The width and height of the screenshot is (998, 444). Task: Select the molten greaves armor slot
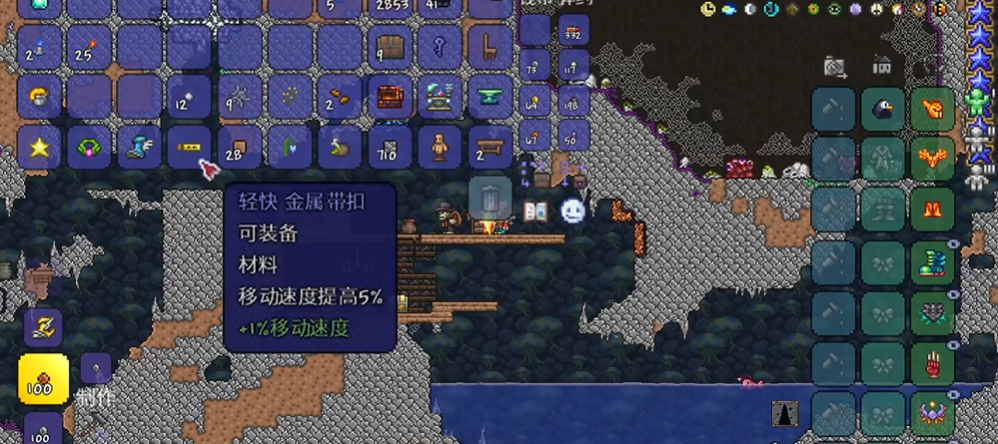coord(932,210)
